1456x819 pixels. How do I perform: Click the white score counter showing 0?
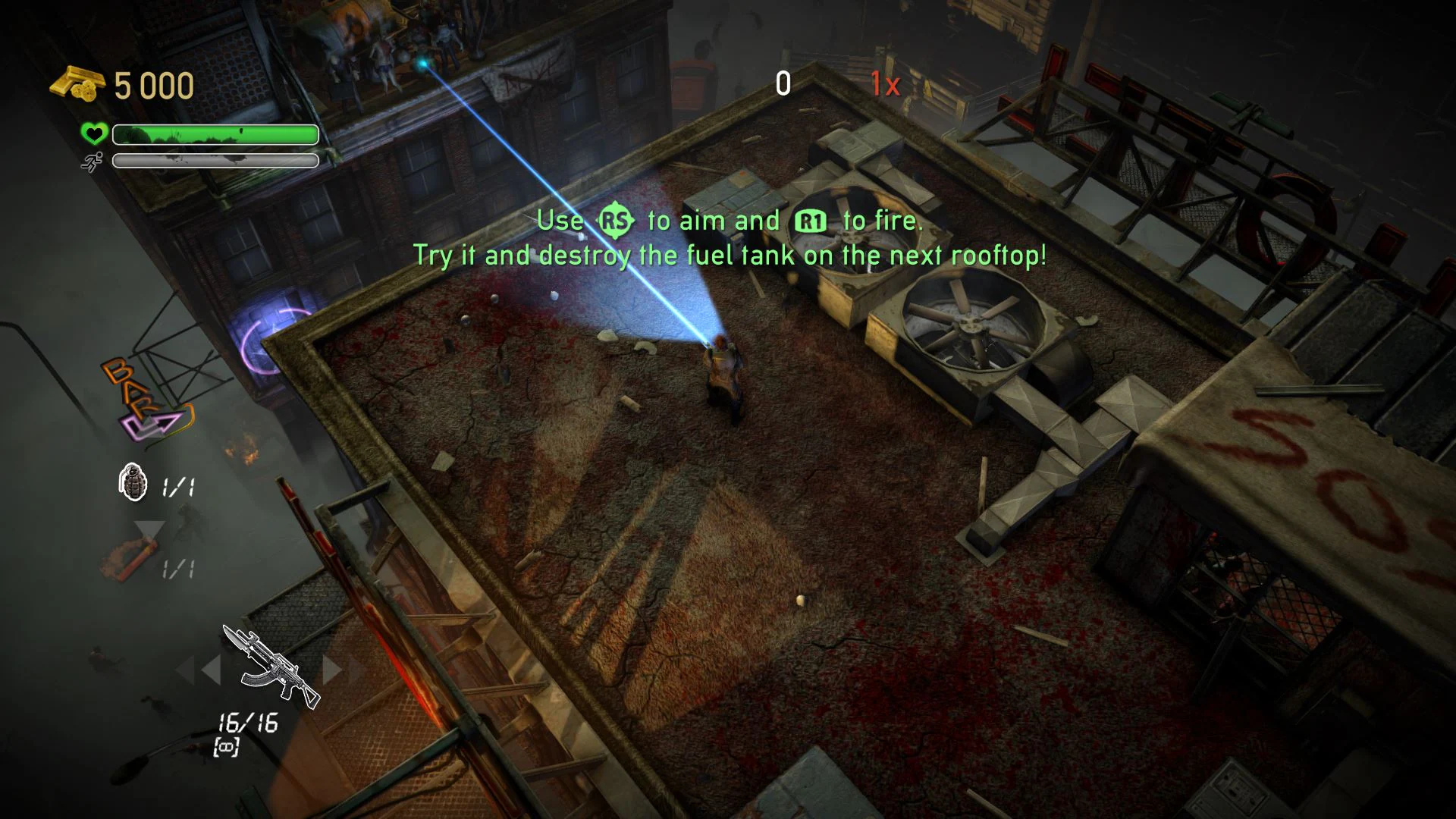[x=783, y=83]
